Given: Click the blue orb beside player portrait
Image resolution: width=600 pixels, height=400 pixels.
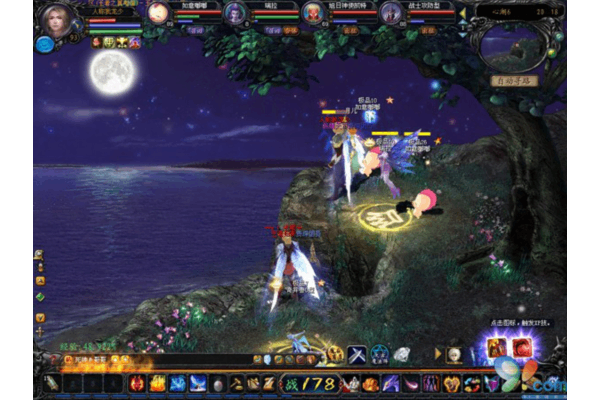Looking at the screenshot, I should tap(44, 43).
